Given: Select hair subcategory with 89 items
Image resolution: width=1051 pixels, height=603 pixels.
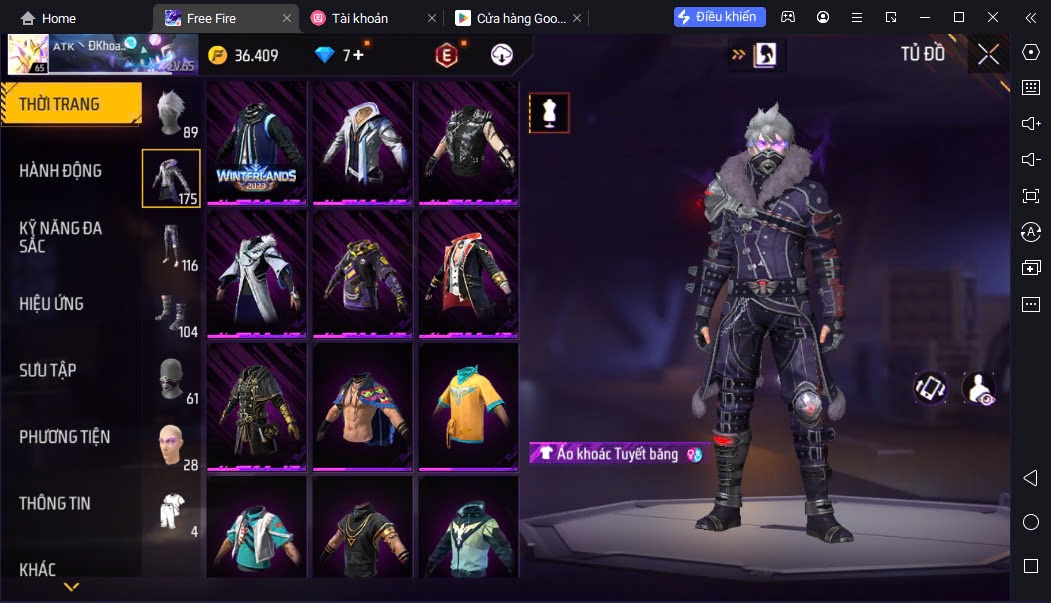Looking at the screenshot, I should pos(172,109).
